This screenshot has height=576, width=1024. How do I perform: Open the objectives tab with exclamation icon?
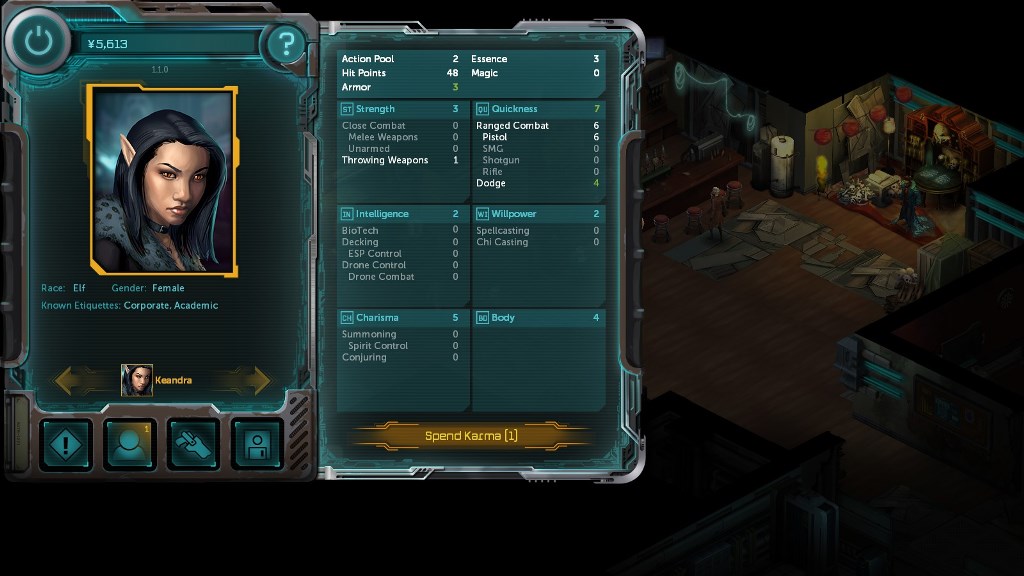66,444
